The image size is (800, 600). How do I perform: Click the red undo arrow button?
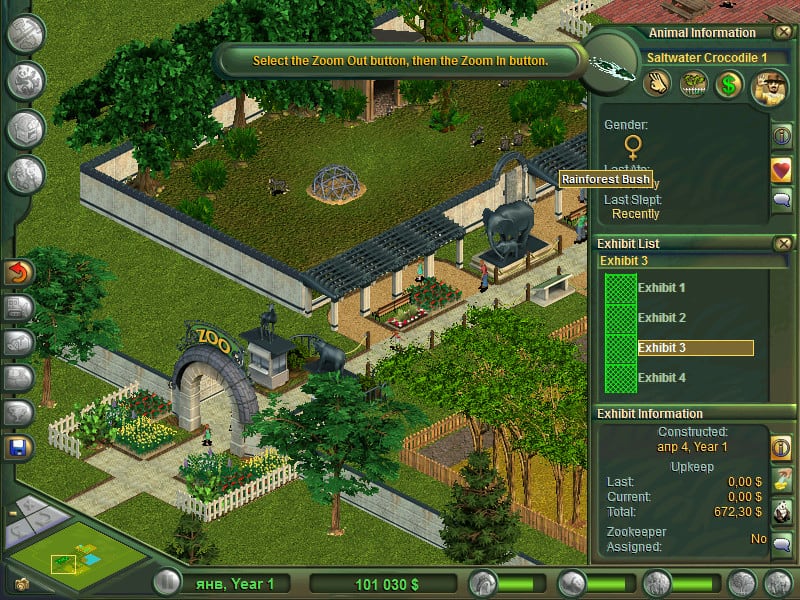19,272
